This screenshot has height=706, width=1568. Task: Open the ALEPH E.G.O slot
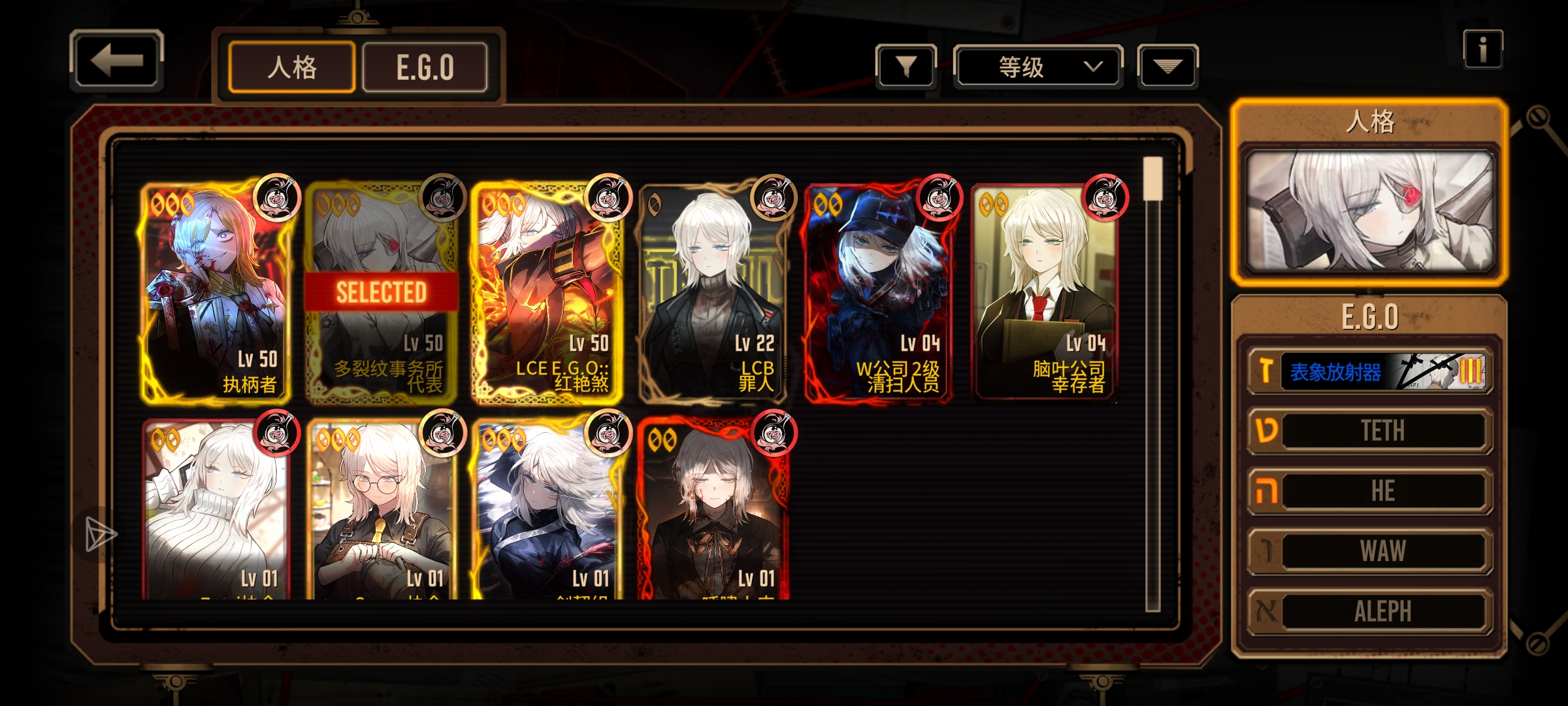coord(1370,611)
